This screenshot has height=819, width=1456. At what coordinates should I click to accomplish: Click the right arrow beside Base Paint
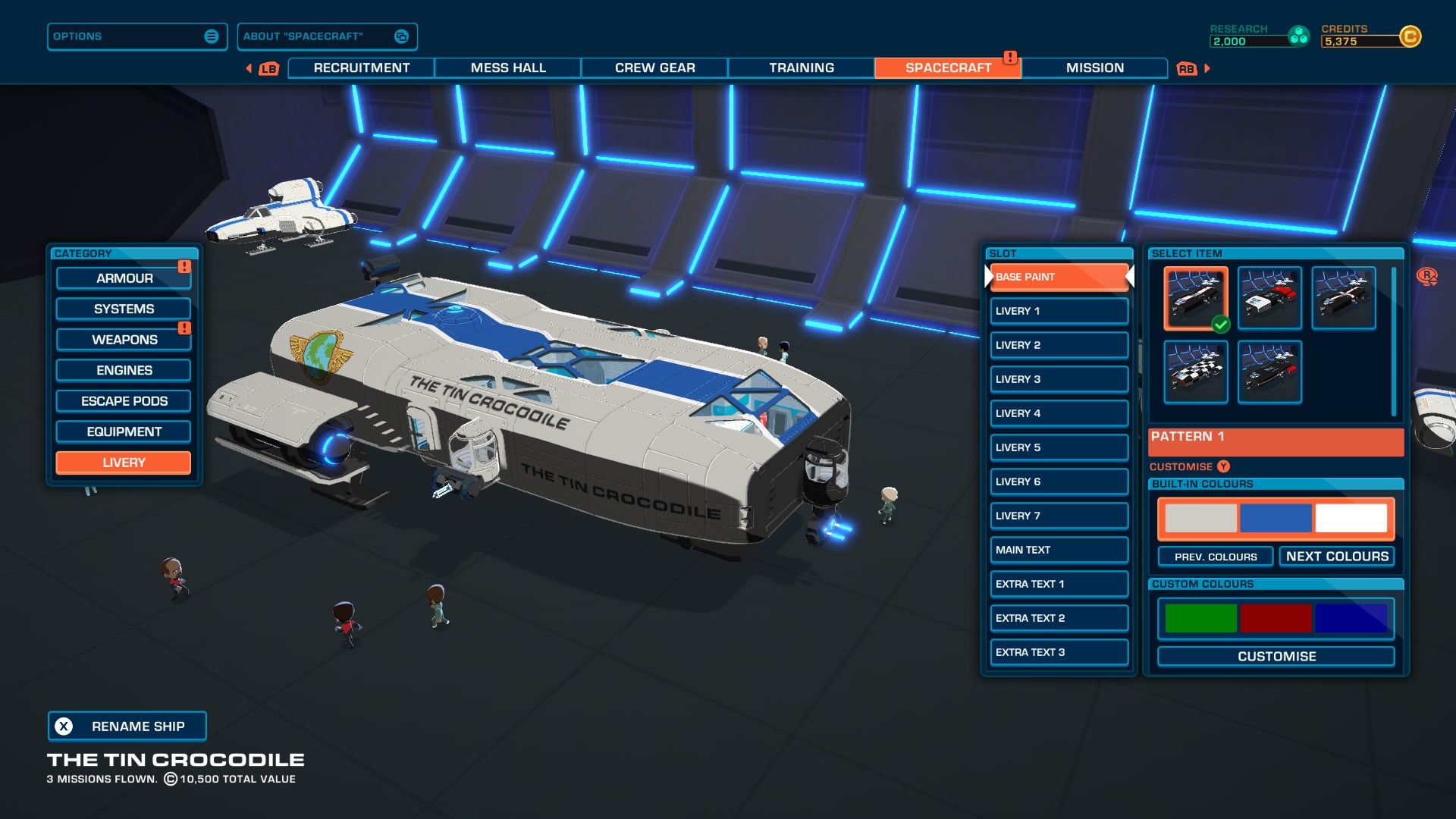pos(1131,276)
